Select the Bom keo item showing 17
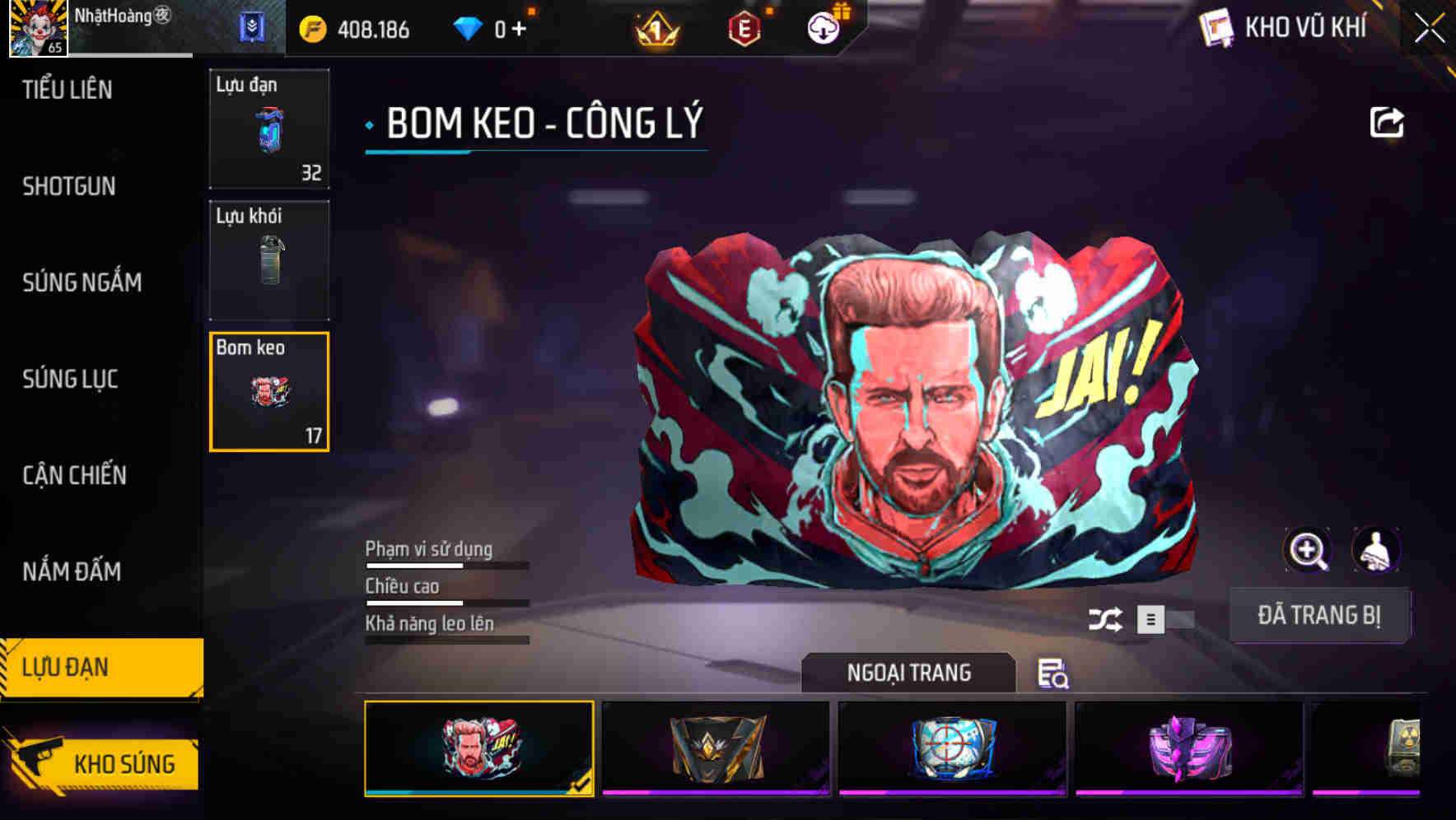The height and width of the screenshot is (820, 1456). coord(269,393)
